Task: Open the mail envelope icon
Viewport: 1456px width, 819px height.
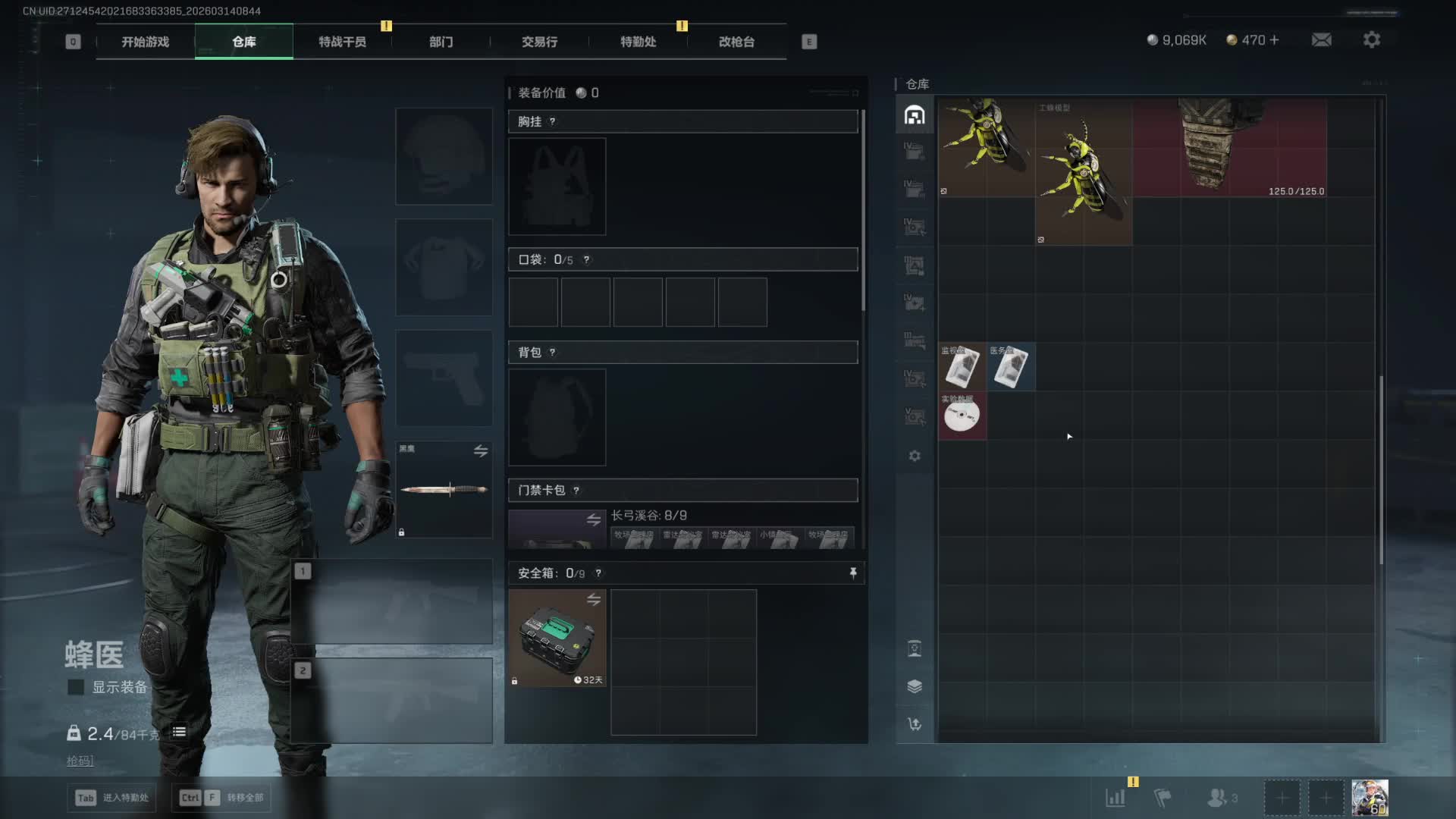Action: [x=1321, y=39]
